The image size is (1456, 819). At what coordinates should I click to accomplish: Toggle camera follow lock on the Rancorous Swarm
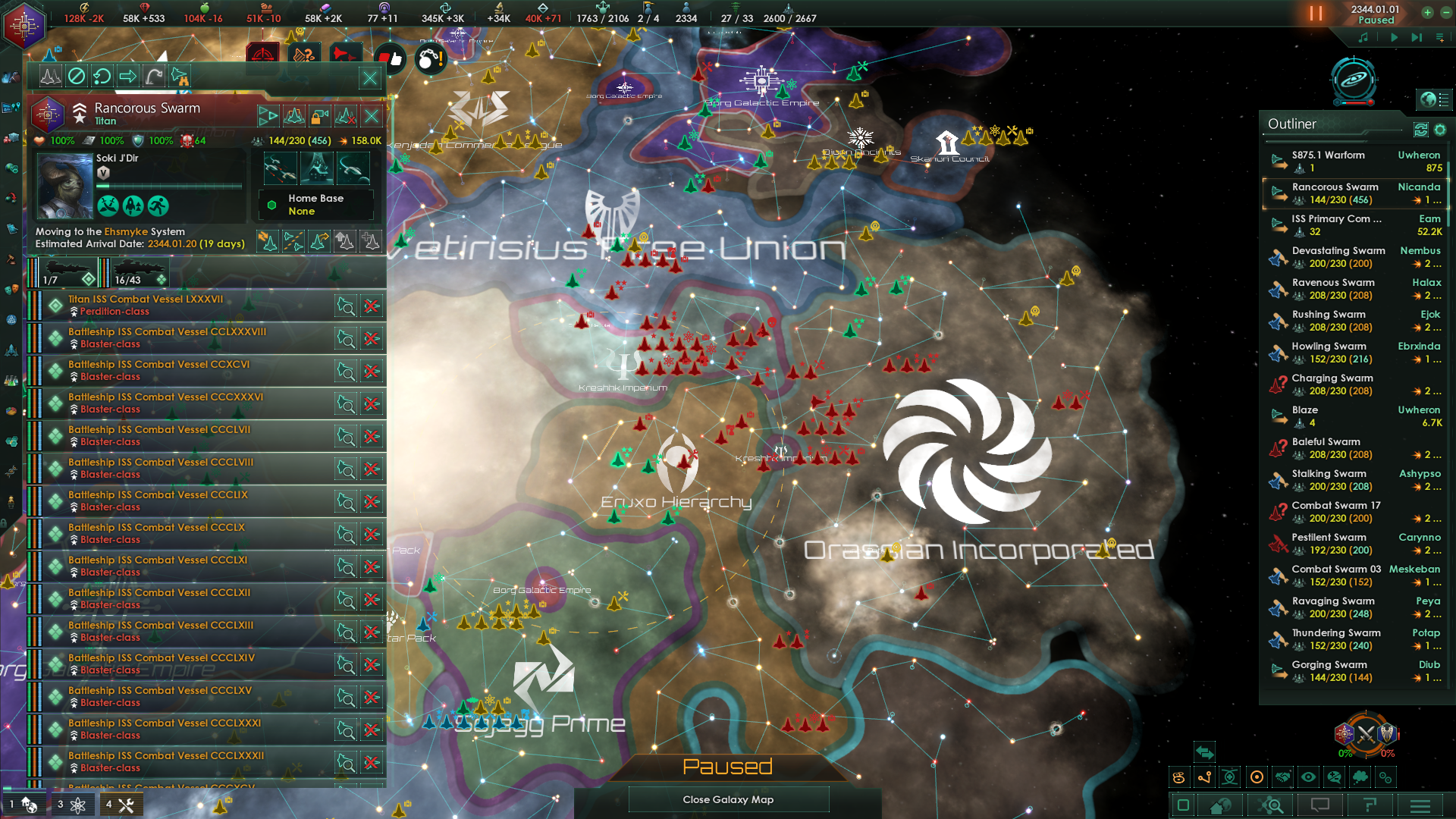tap(319, 115)
